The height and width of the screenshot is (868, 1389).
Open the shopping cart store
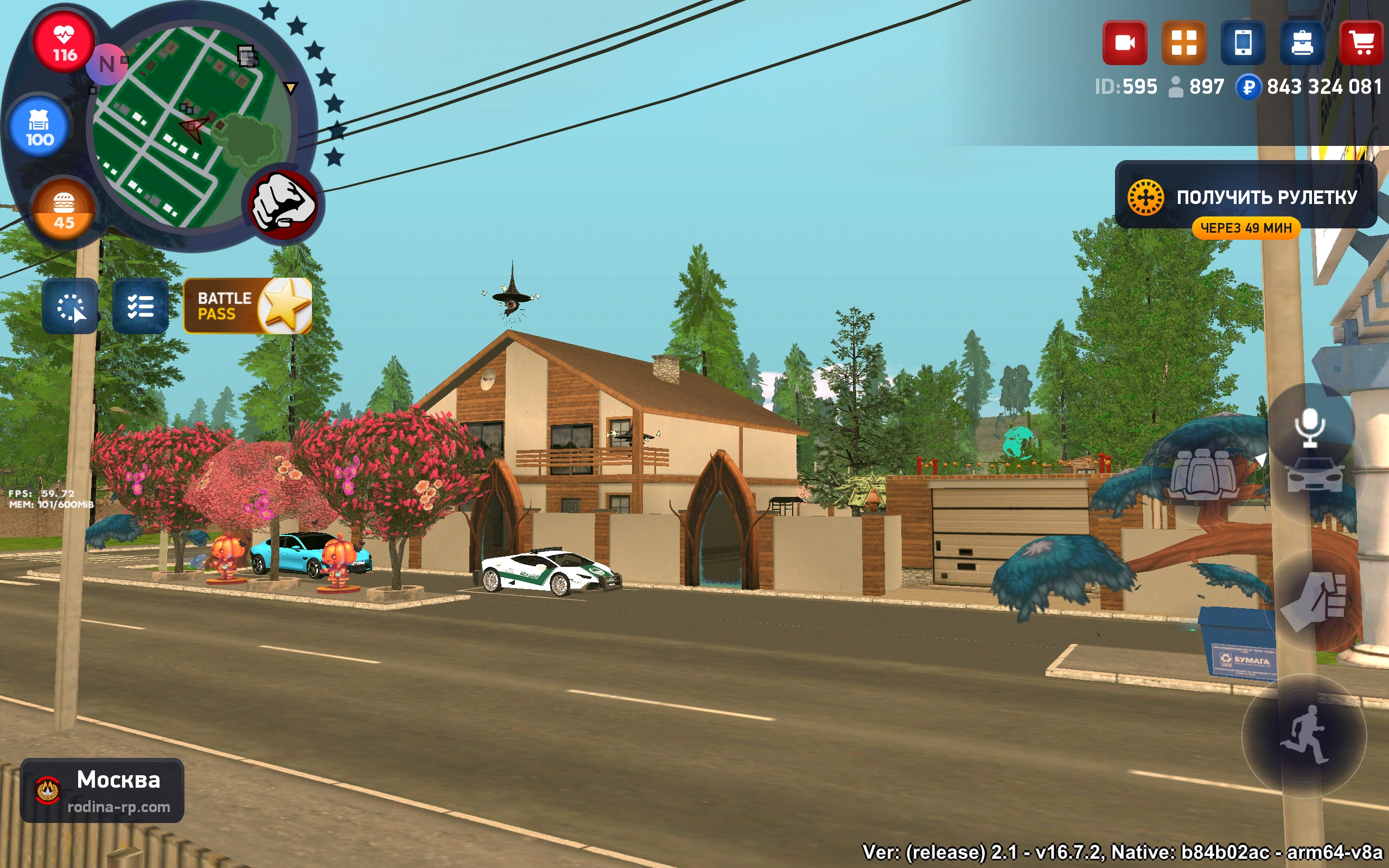point(1361,43)
